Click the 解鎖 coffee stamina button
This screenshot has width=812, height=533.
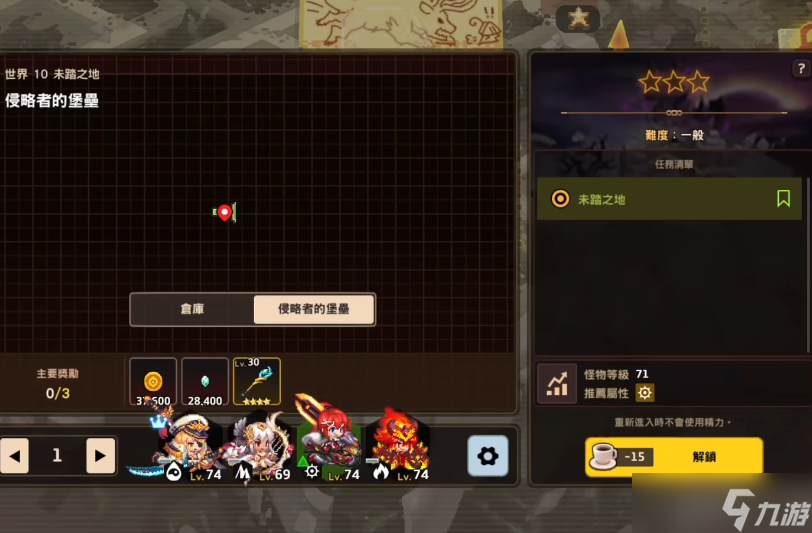[673, 457]
